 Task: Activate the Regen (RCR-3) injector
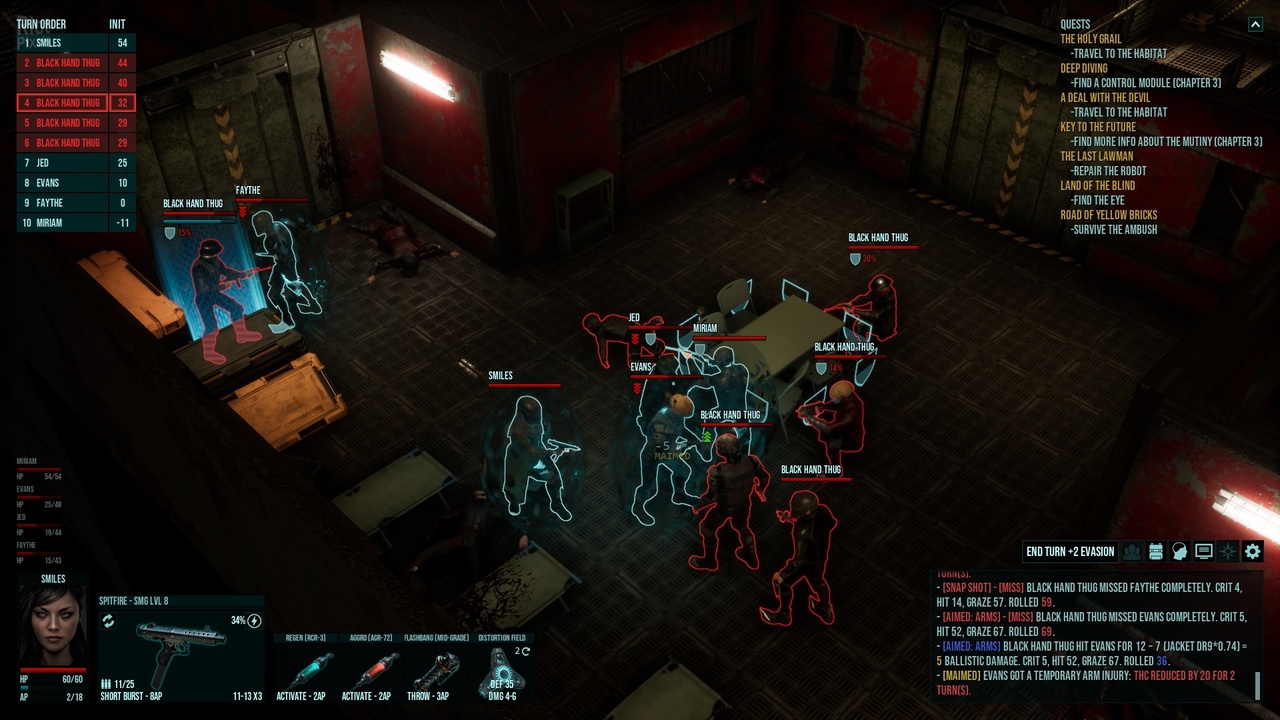(308, 672)
